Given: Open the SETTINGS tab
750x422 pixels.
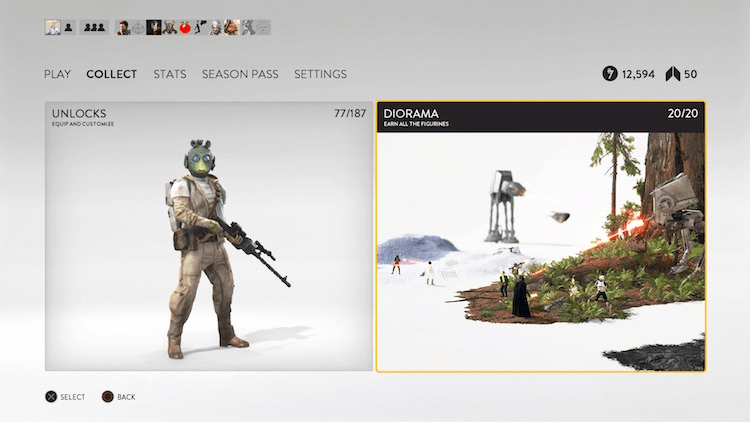Looking at the screenshot, I should (x=320, y=74).
